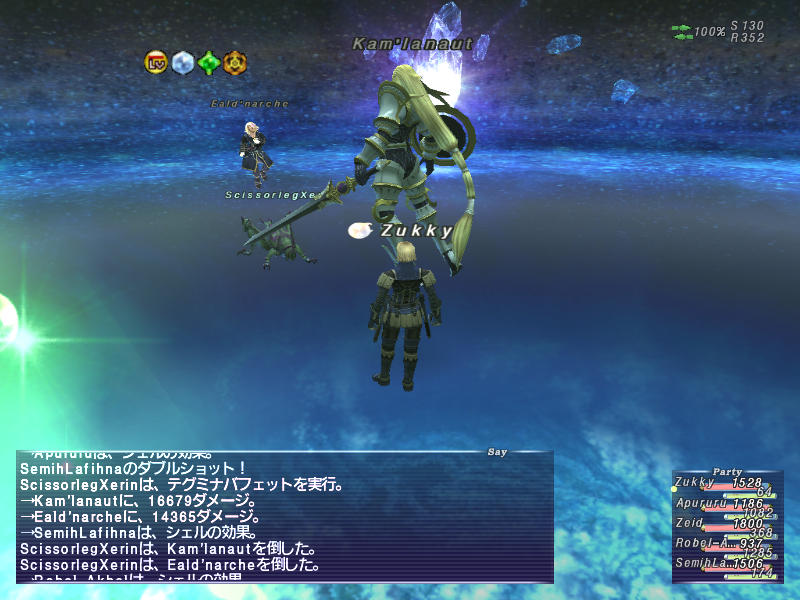The height and width of the screenshot is (600, 800).
Task: Click the orange gear-shaped status icon
Action: click(x=234, y=63)
